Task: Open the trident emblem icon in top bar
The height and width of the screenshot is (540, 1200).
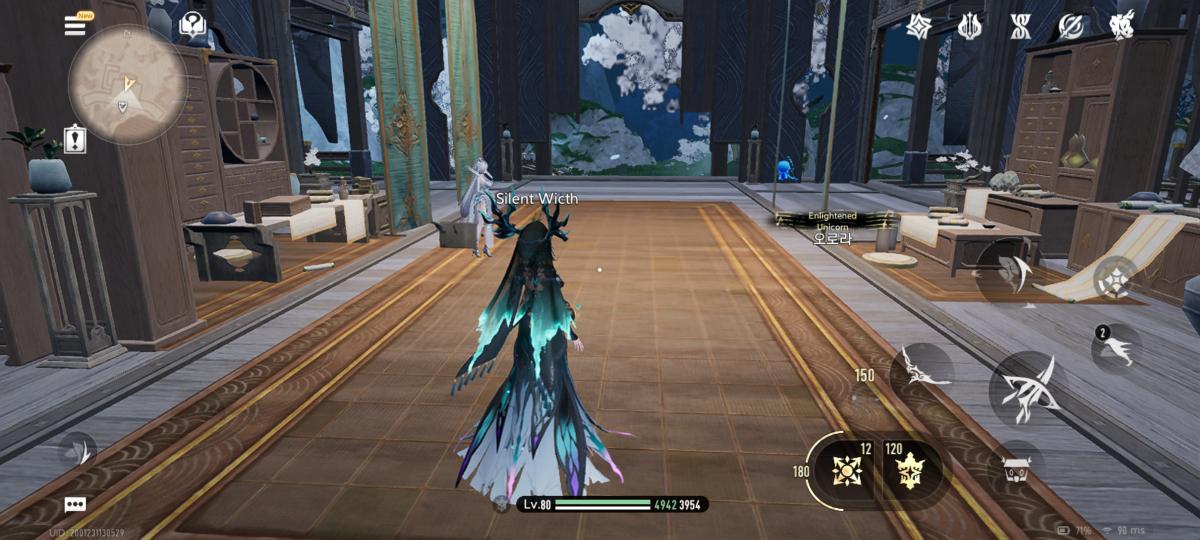Action: pos(969,27)
